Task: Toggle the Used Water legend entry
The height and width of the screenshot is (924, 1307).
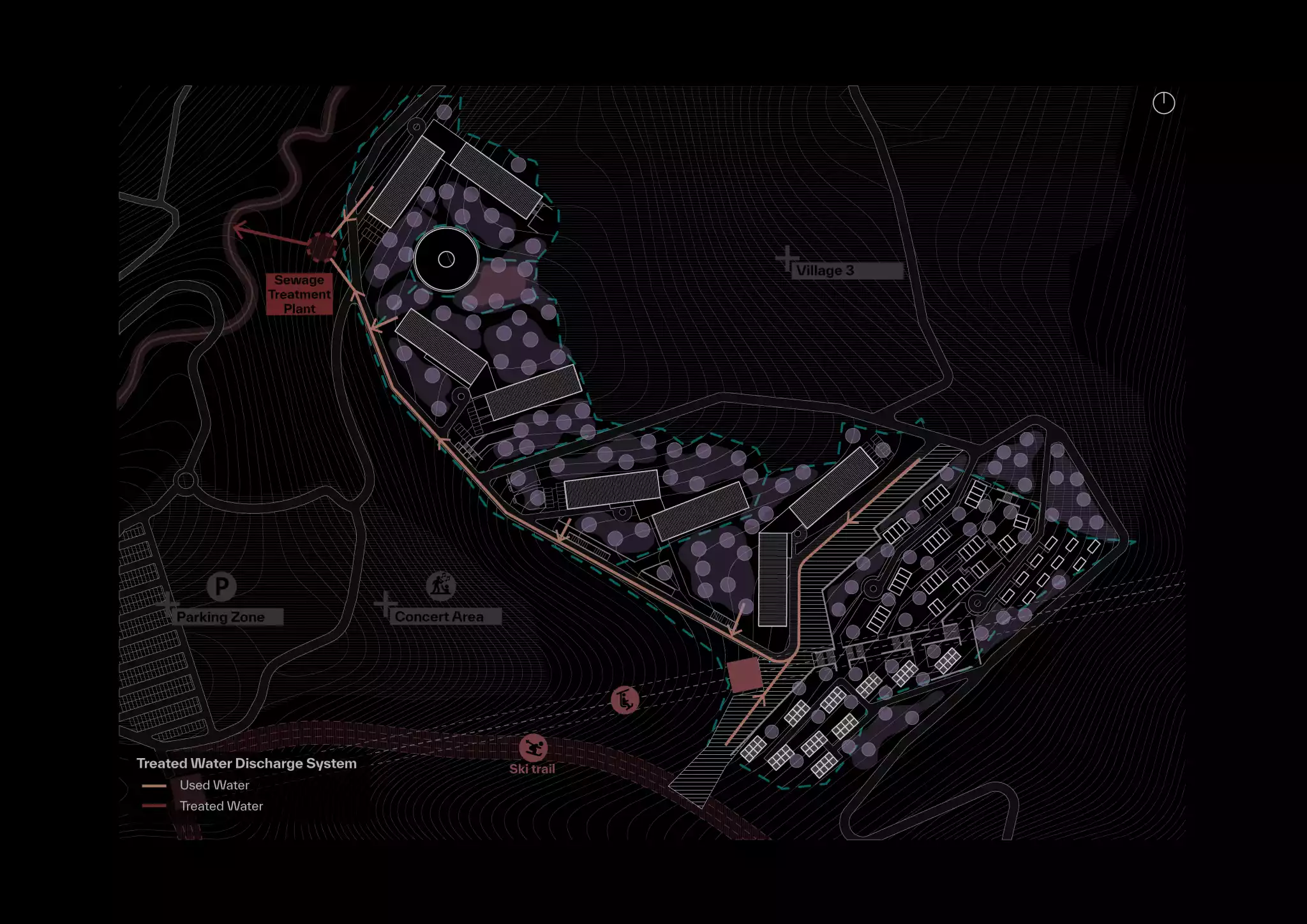Action: coord(214,785)
